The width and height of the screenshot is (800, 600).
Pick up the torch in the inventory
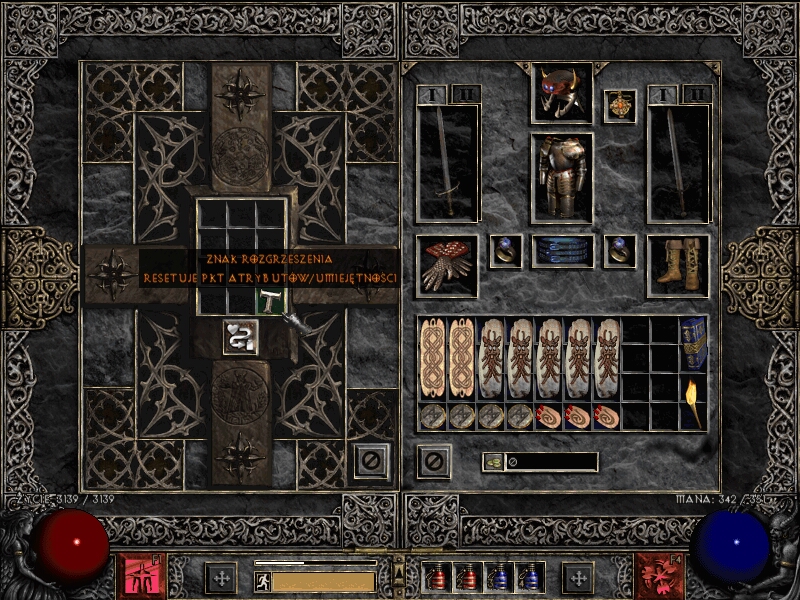click(x=693, y=401)
